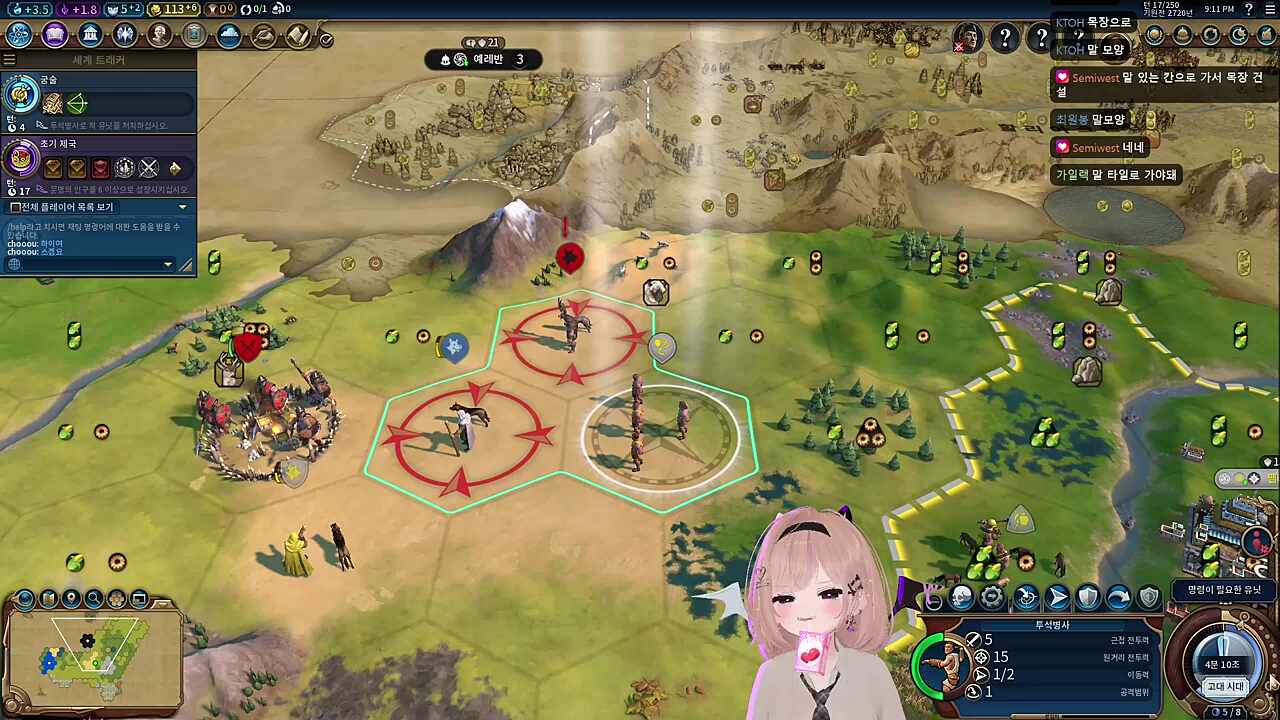Select the ranged attack unit action
Viewport: 1280px width, 720px height.
(1026, 598)
